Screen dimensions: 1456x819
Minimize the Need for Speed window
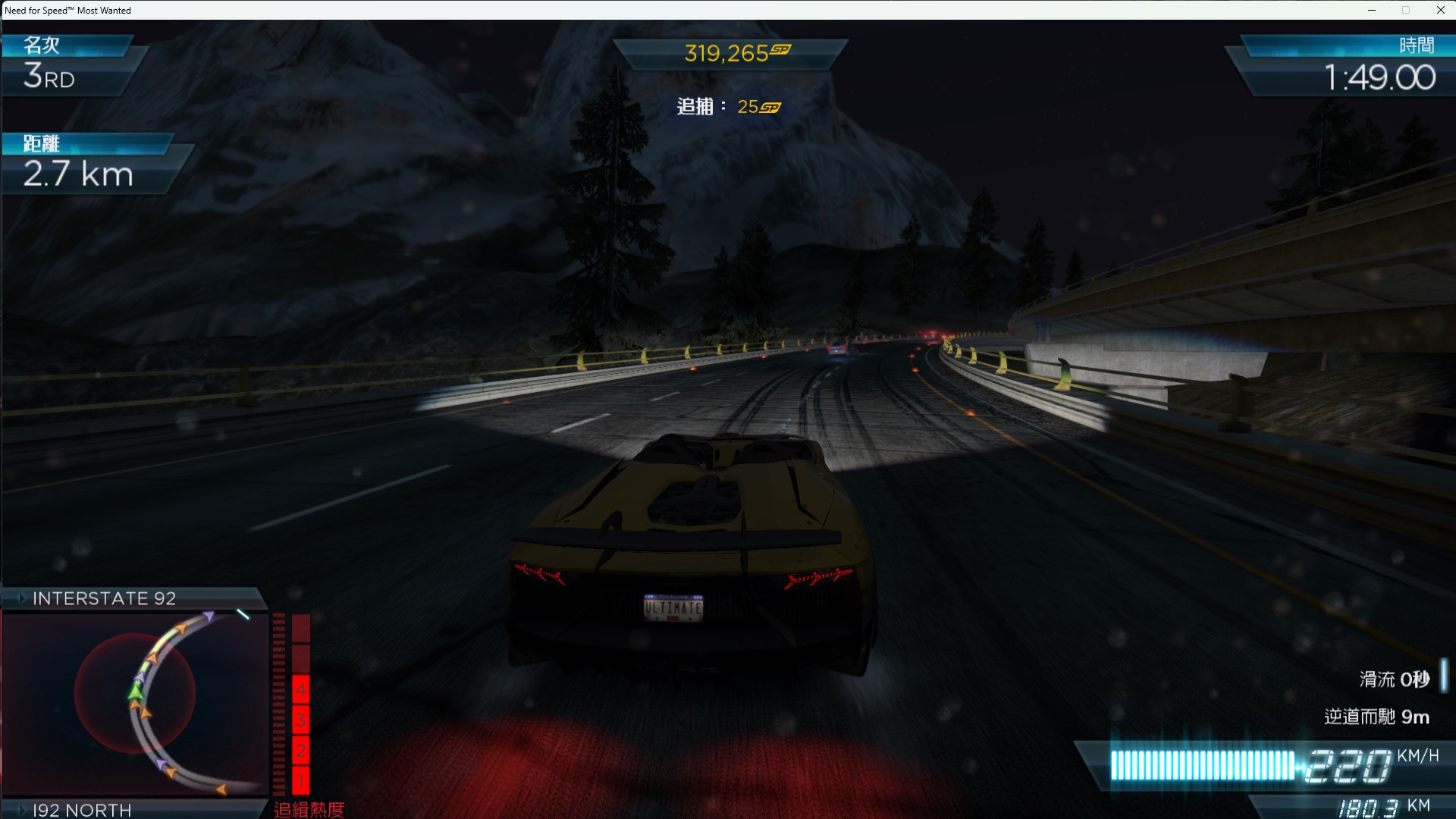[x=1371, y=10]
